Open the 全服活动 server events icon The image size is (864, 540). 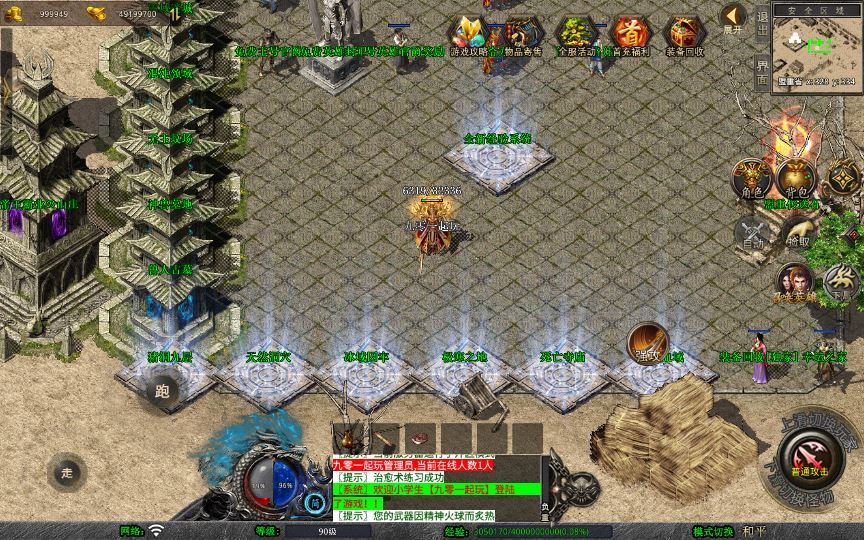[576, 35]
